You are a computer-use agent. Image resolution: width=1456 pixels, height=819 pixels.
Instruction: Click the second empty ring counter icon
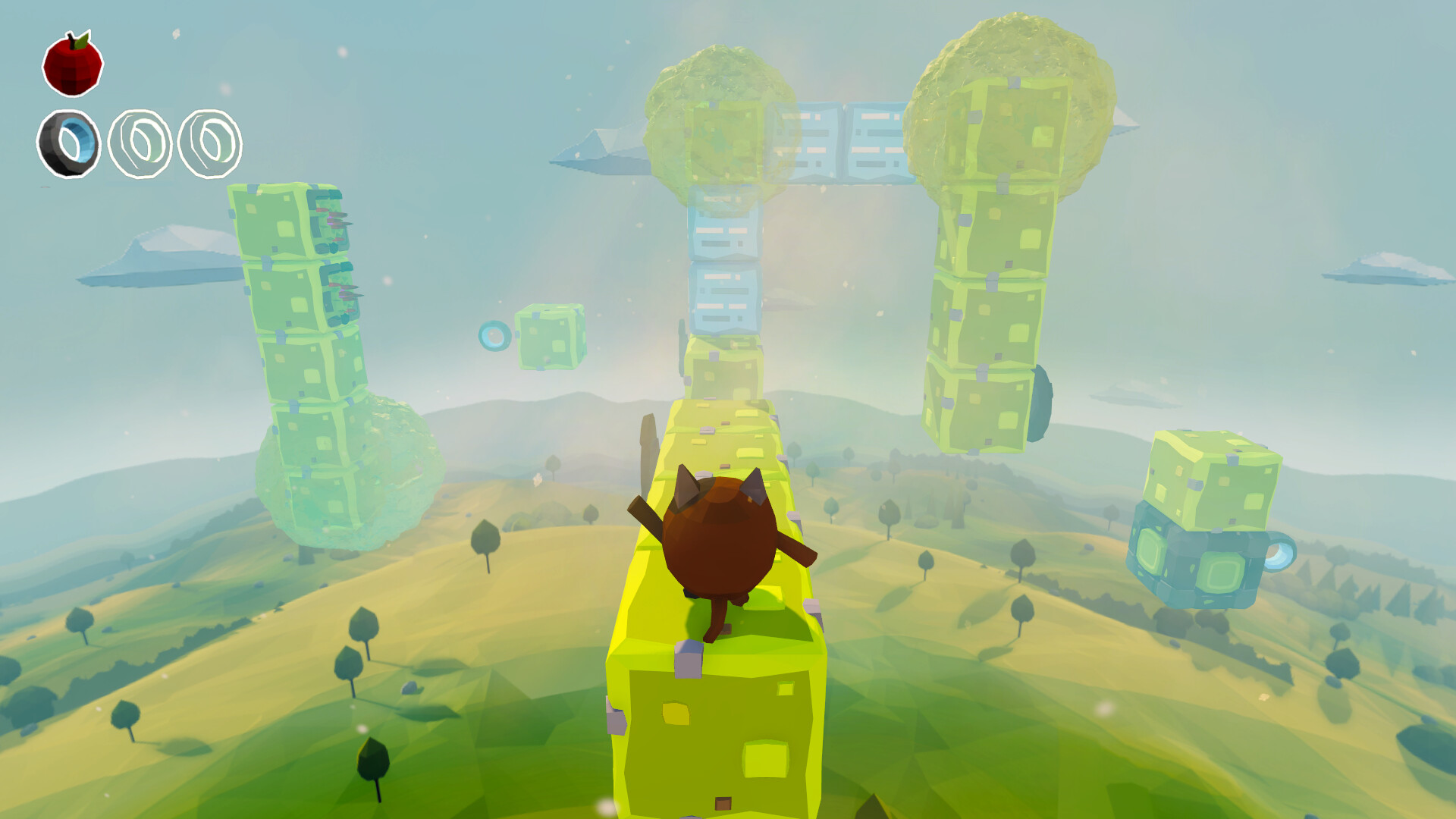pyautogui.click(x=138, y=146)
